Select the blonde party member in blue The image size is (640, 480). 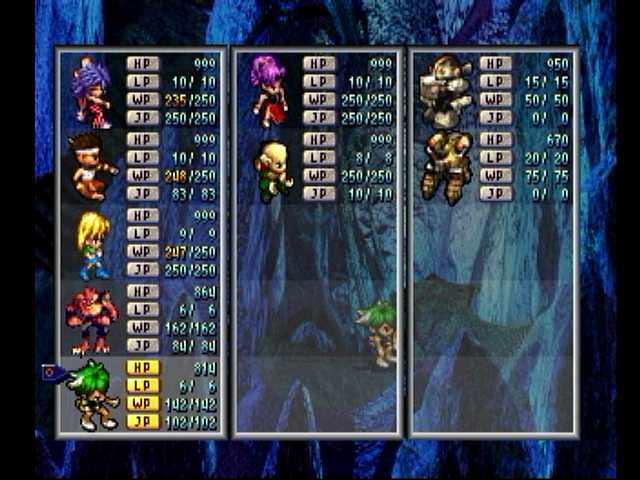(x=93, y=244)
